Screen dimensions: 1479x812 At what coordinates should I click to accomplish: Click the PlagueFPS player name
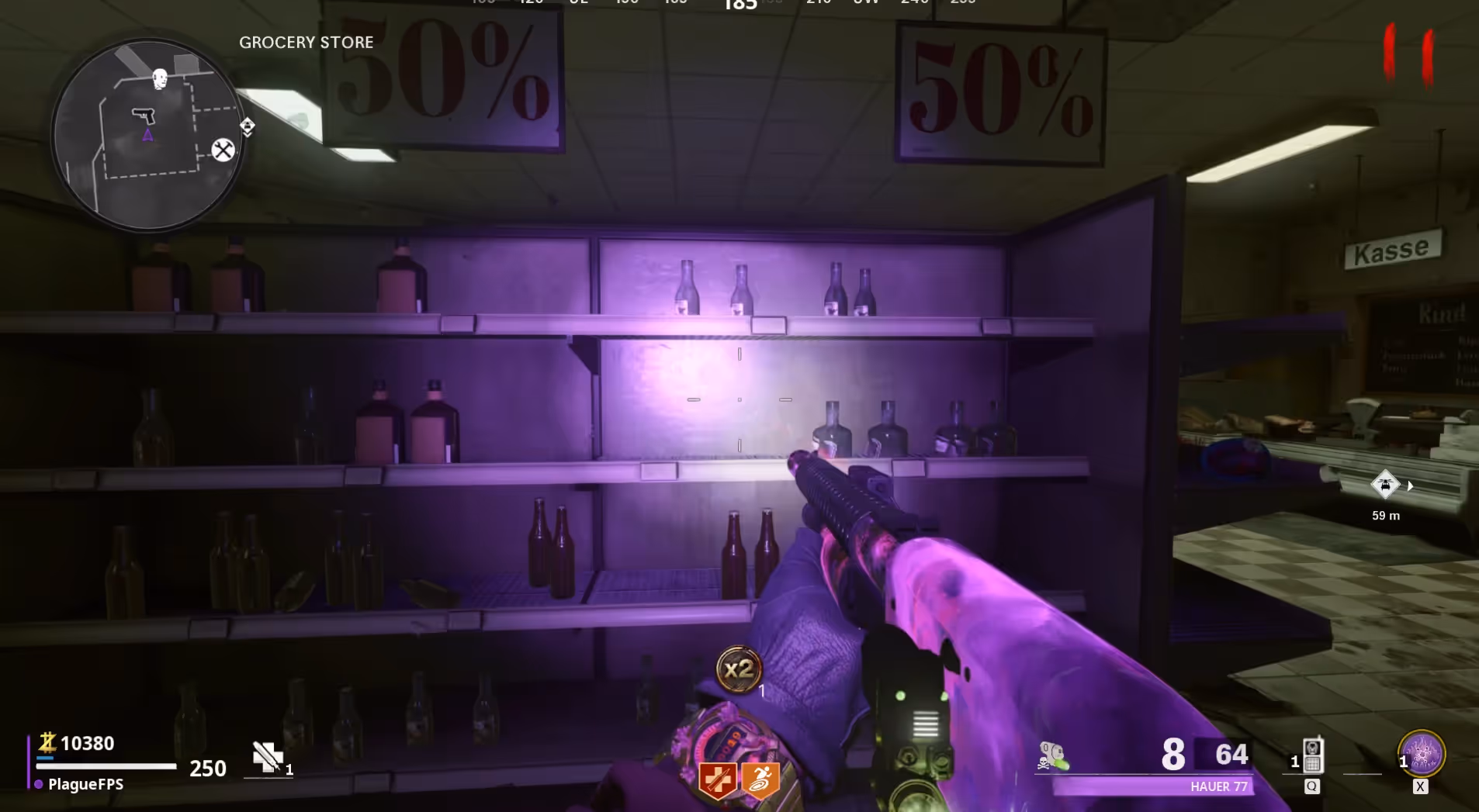coord(85,784)
